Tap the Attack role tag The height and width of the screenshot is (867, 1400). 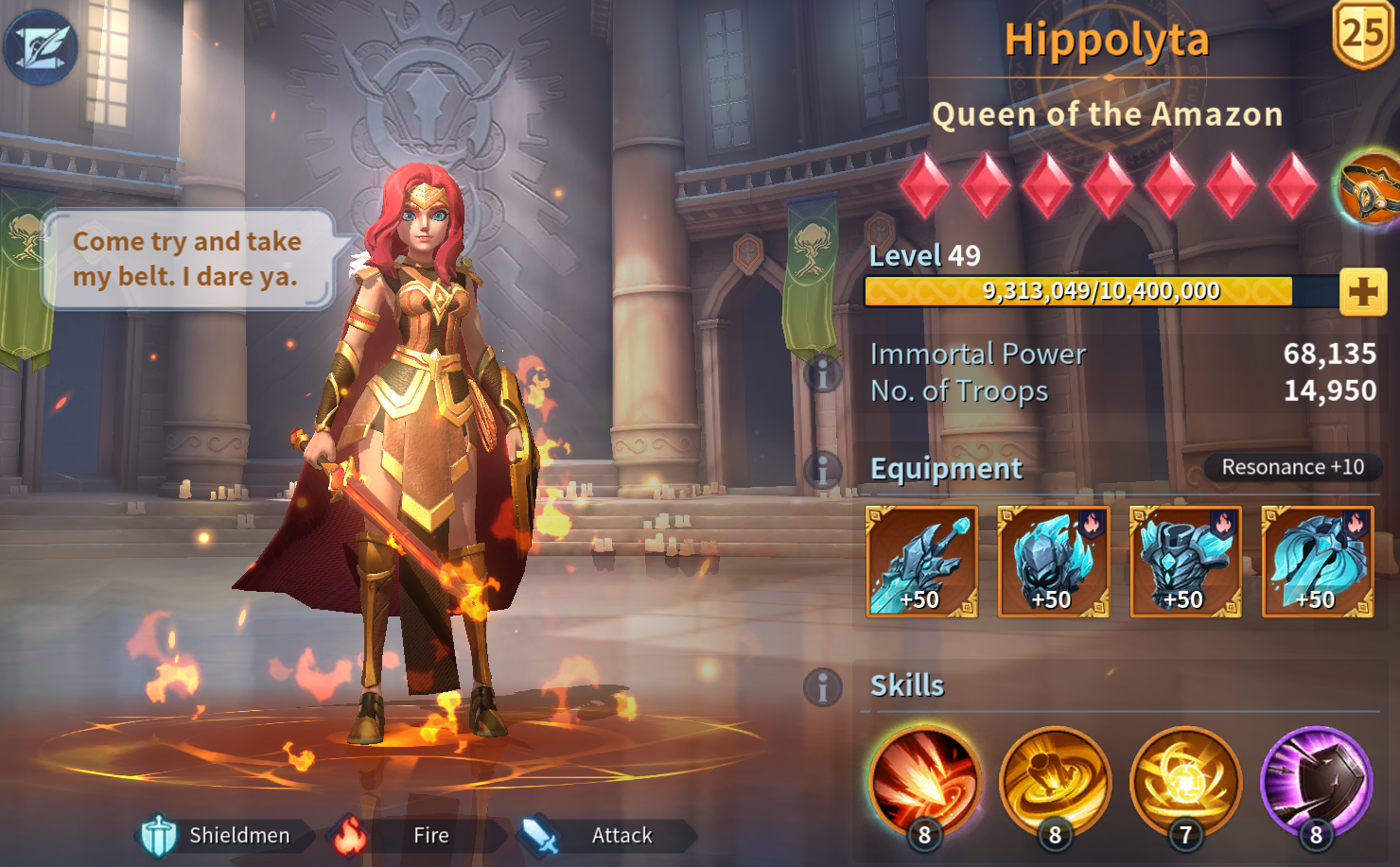[x=607, y=836]
